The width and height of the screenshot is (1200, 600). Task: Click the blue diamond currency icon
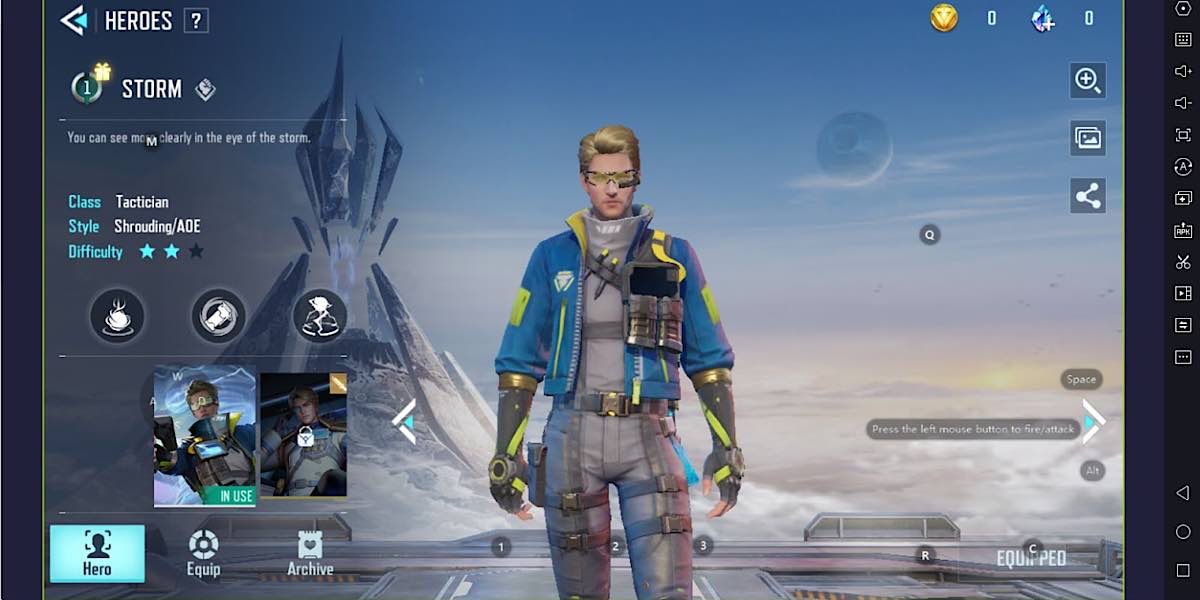[x=1042, y=18]
